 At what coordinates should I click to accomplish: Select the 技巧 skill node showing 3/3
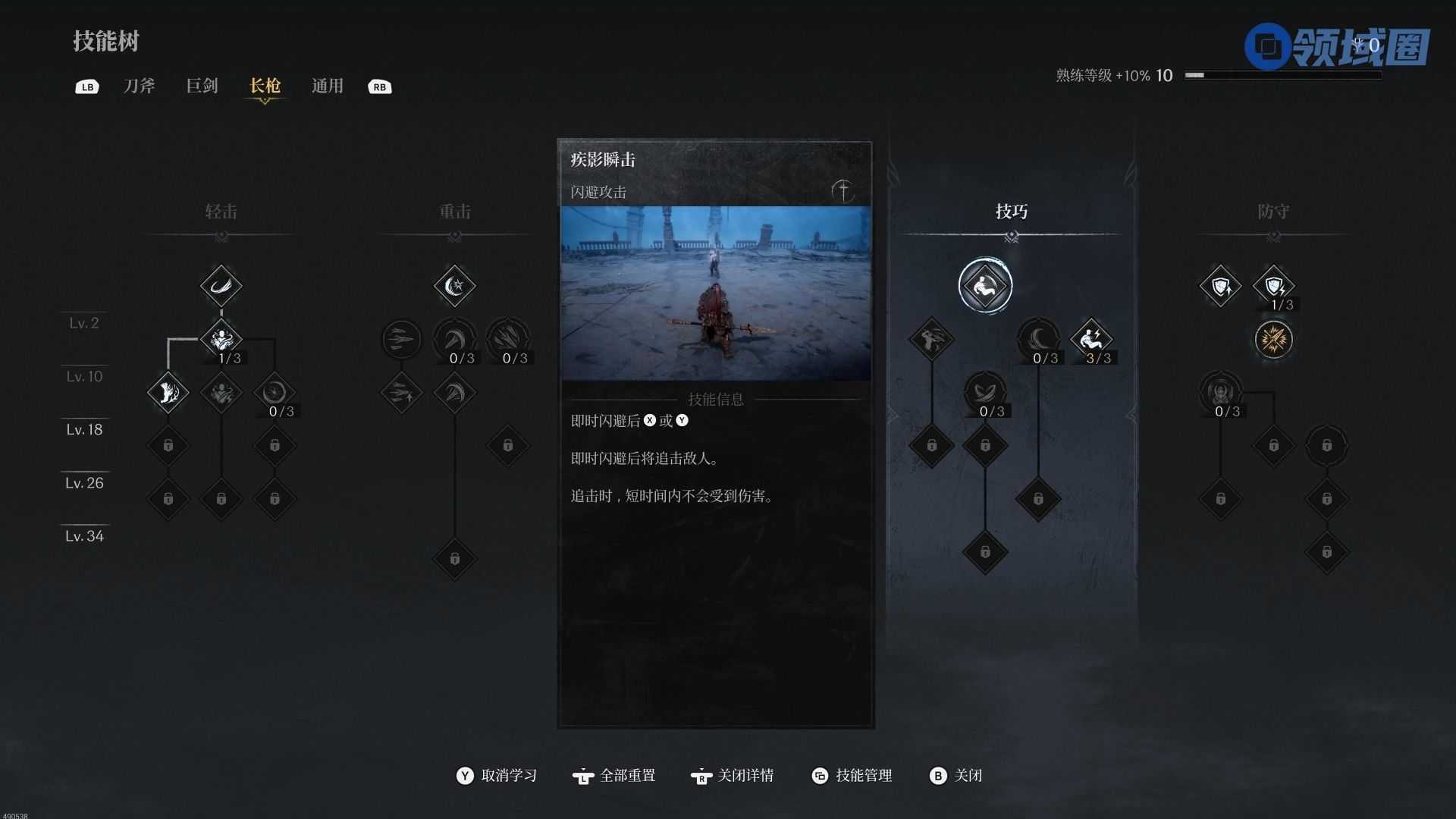(x=1090, y=339)
